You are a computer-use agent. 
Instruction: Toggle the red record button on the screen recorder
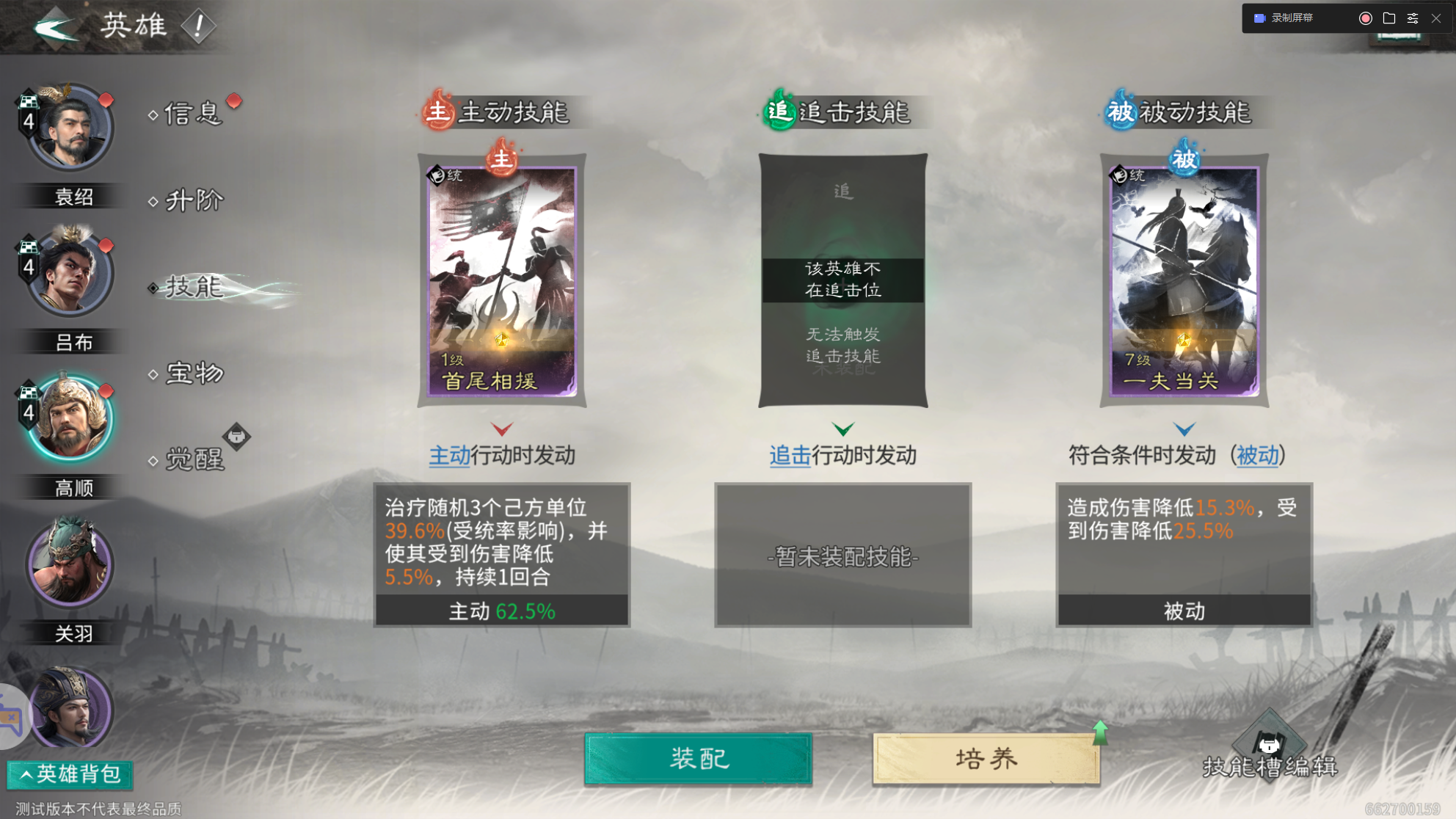click(1364, 18)
